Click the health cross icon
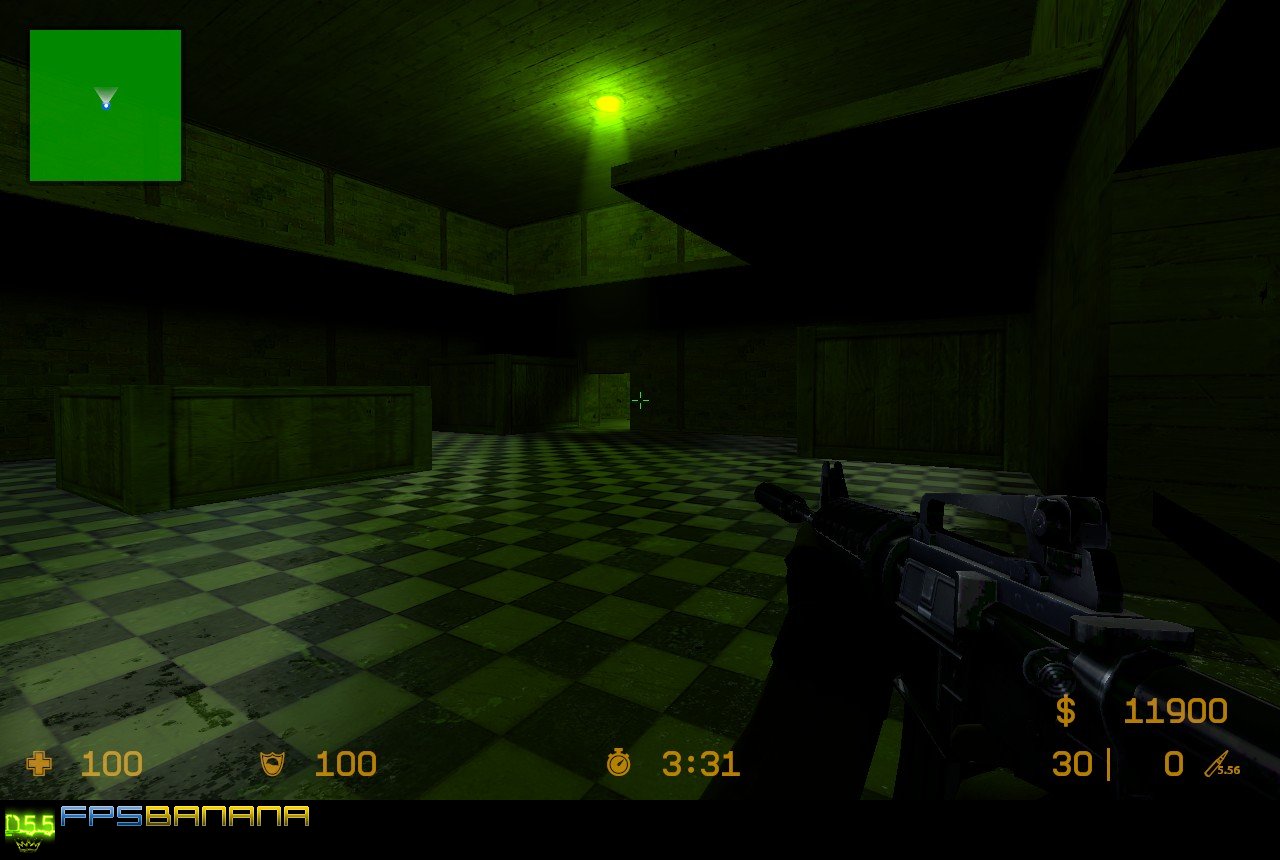The height and width of the screenshot is (860, 1280). coord(40,765)
